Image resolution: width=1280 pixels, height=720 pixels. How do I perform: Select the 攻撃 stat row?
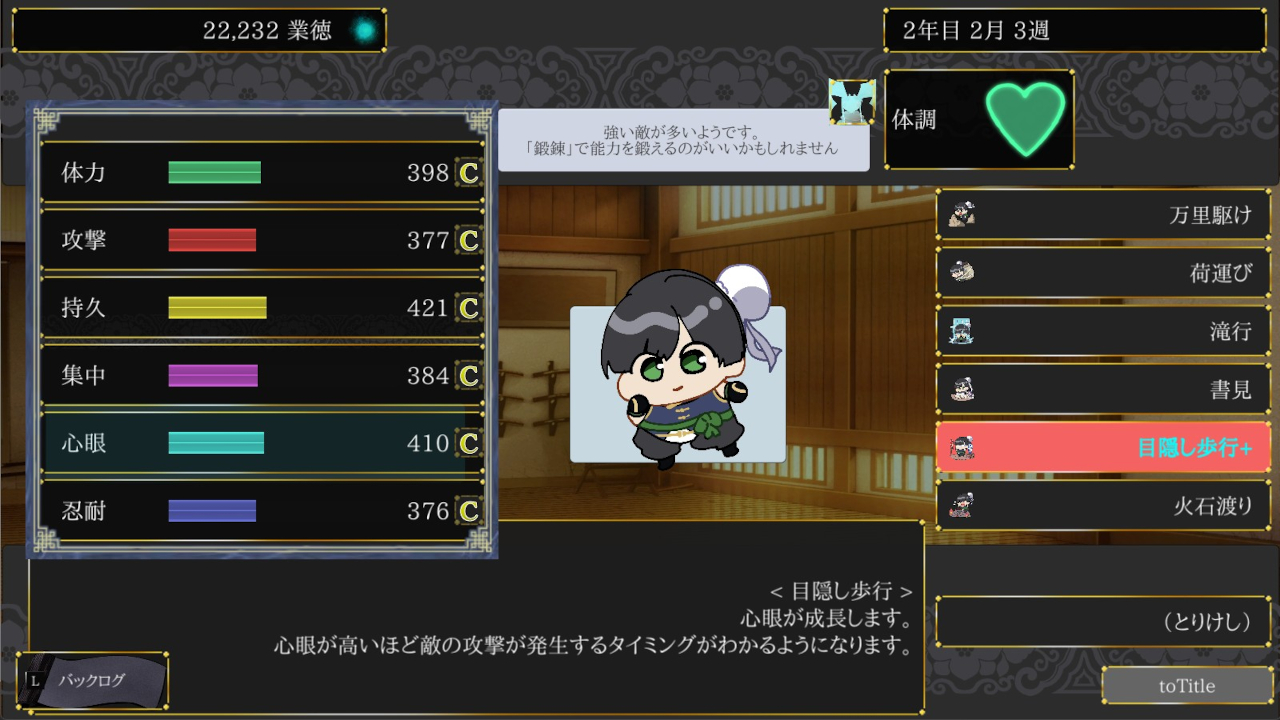(x=262, y=240)
